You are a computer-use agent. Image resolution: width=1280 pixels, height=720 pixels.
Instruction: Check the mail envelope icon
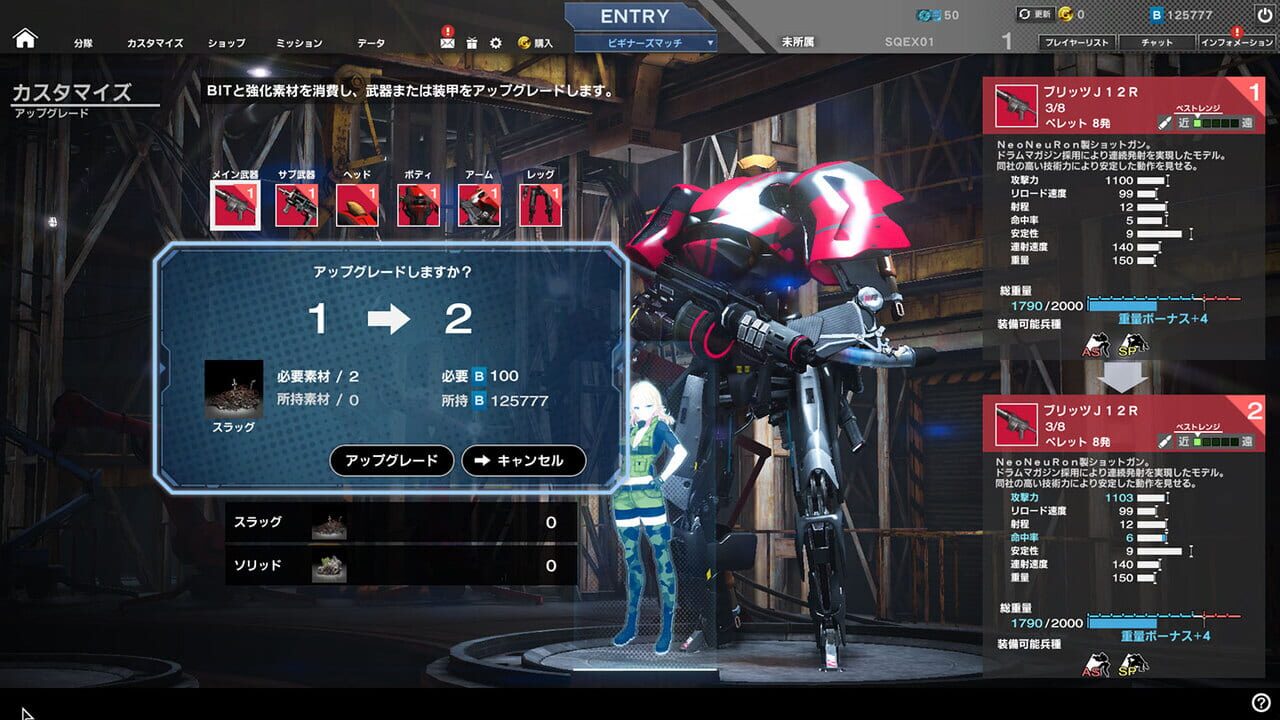click(446, 42)
